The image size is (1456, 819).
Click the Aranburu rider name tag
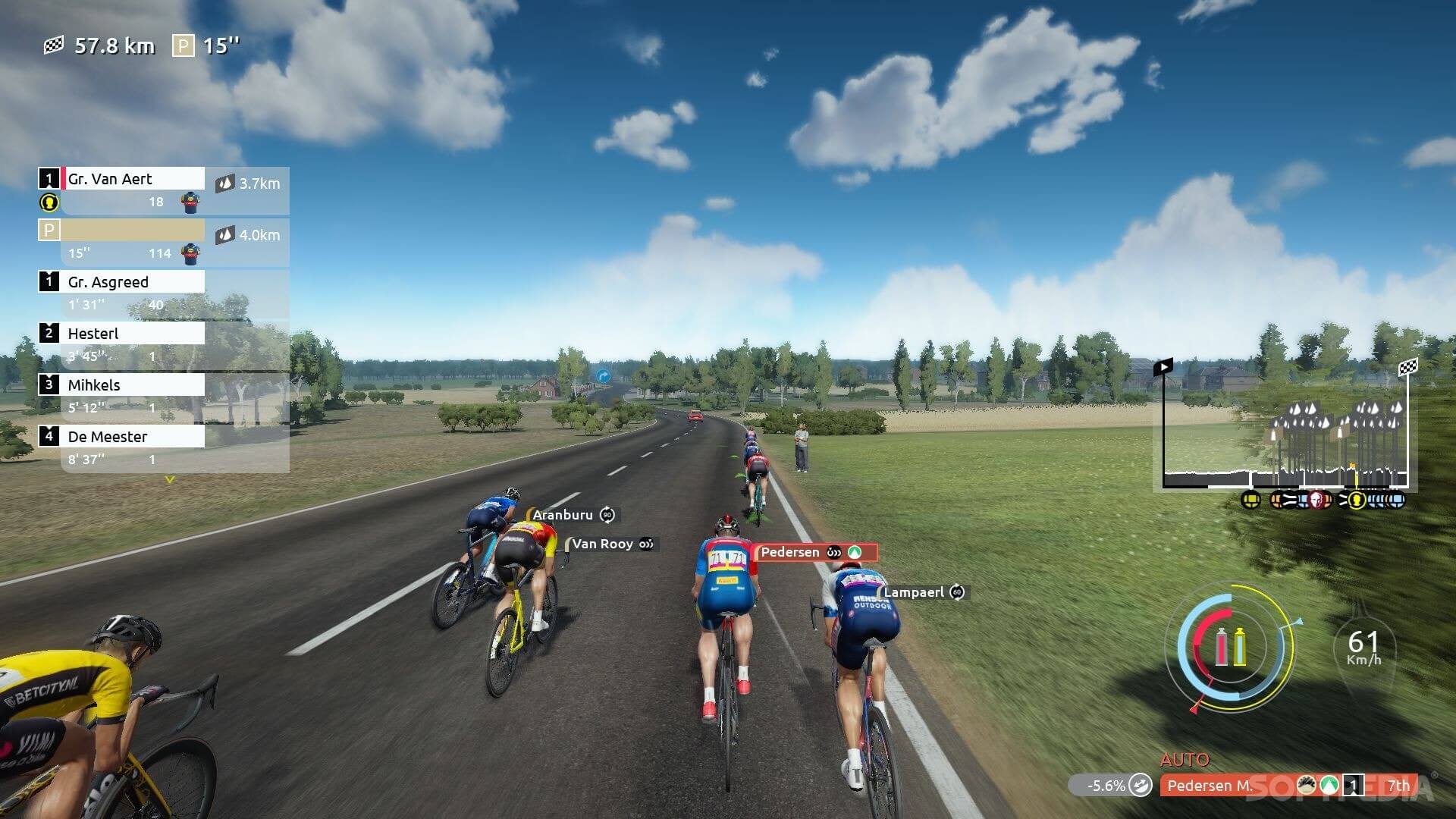pos(563,515)
